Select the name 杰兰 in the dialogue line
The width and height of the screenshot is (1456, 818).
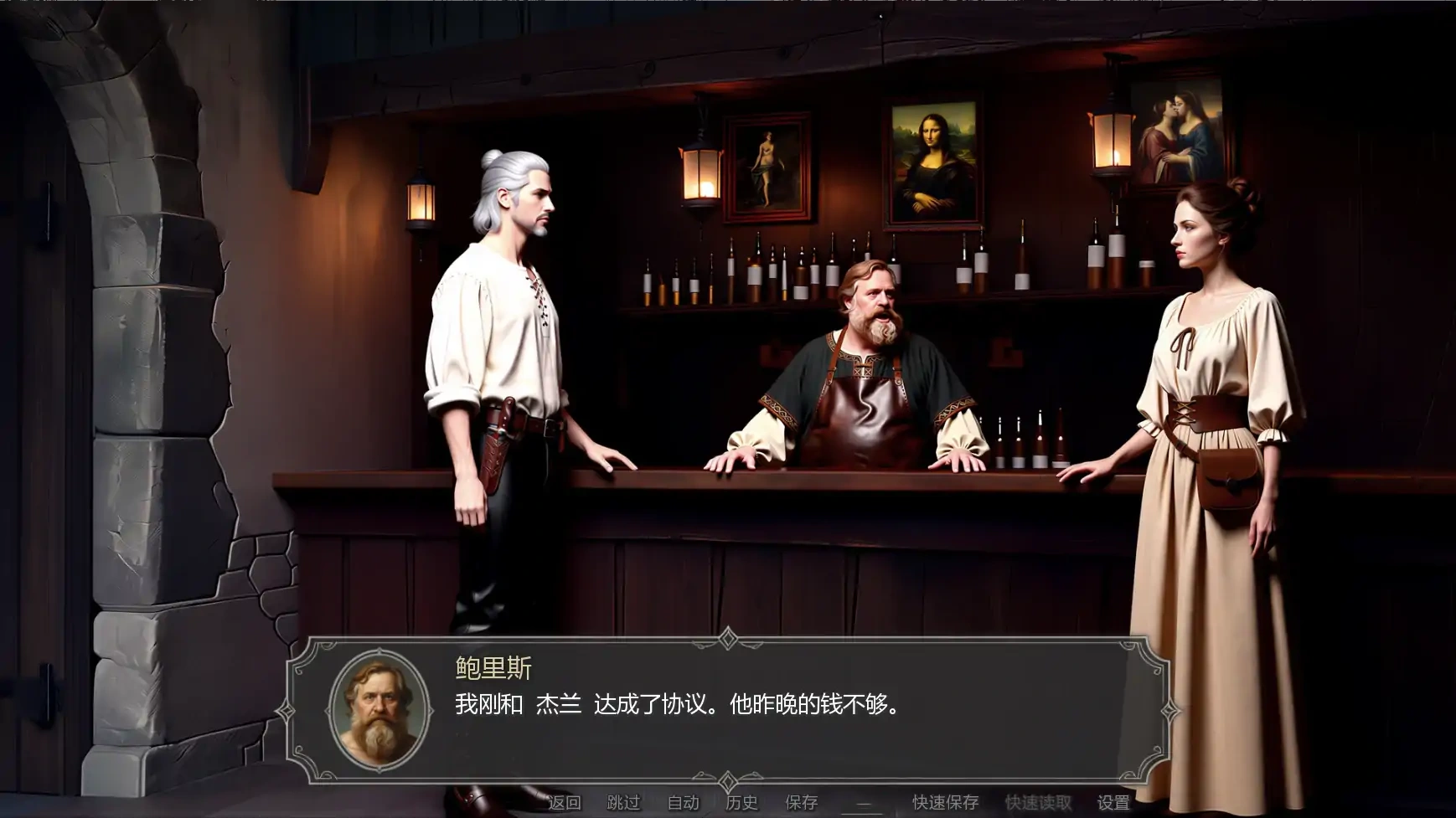point(560,704)
